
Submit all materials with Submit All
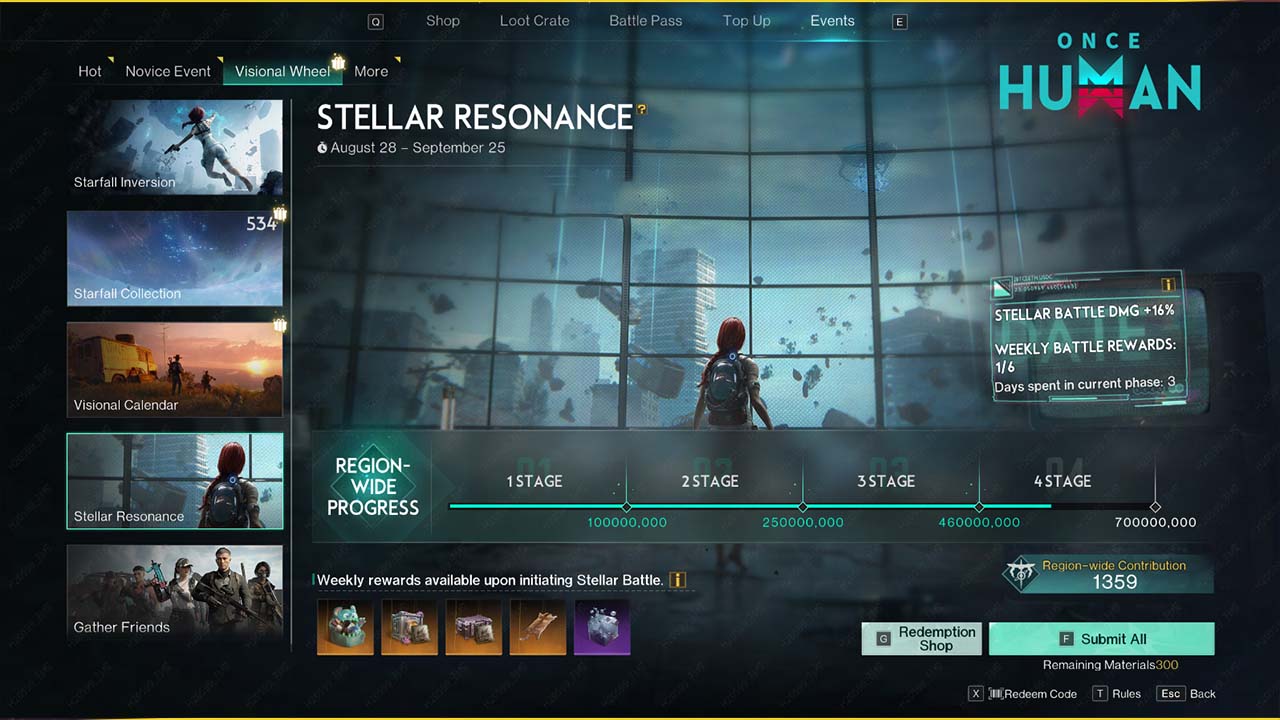1101,639
